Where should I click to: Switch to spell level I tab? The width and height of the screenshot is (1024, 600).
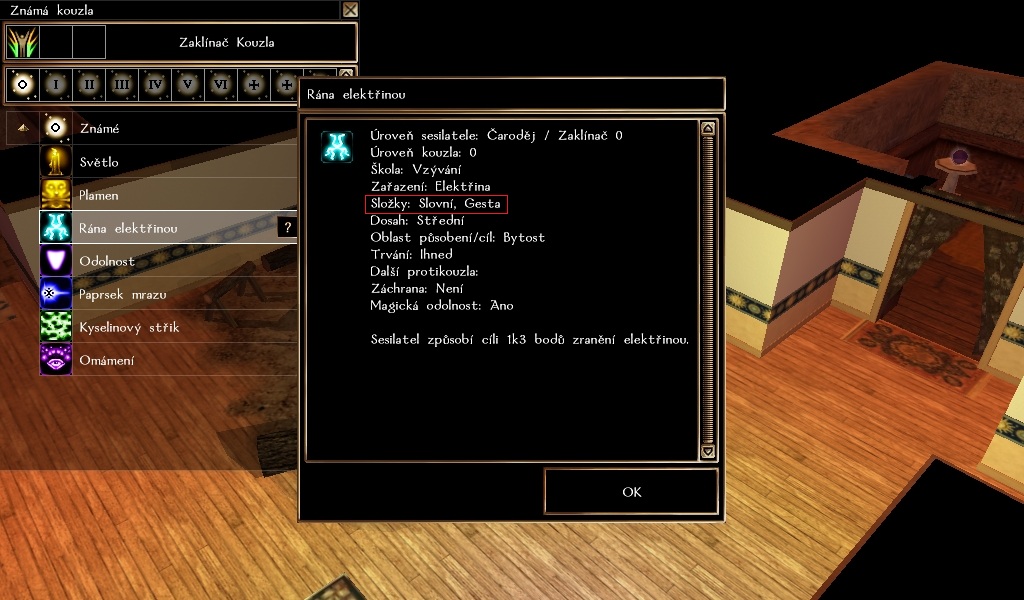point(55,85)
